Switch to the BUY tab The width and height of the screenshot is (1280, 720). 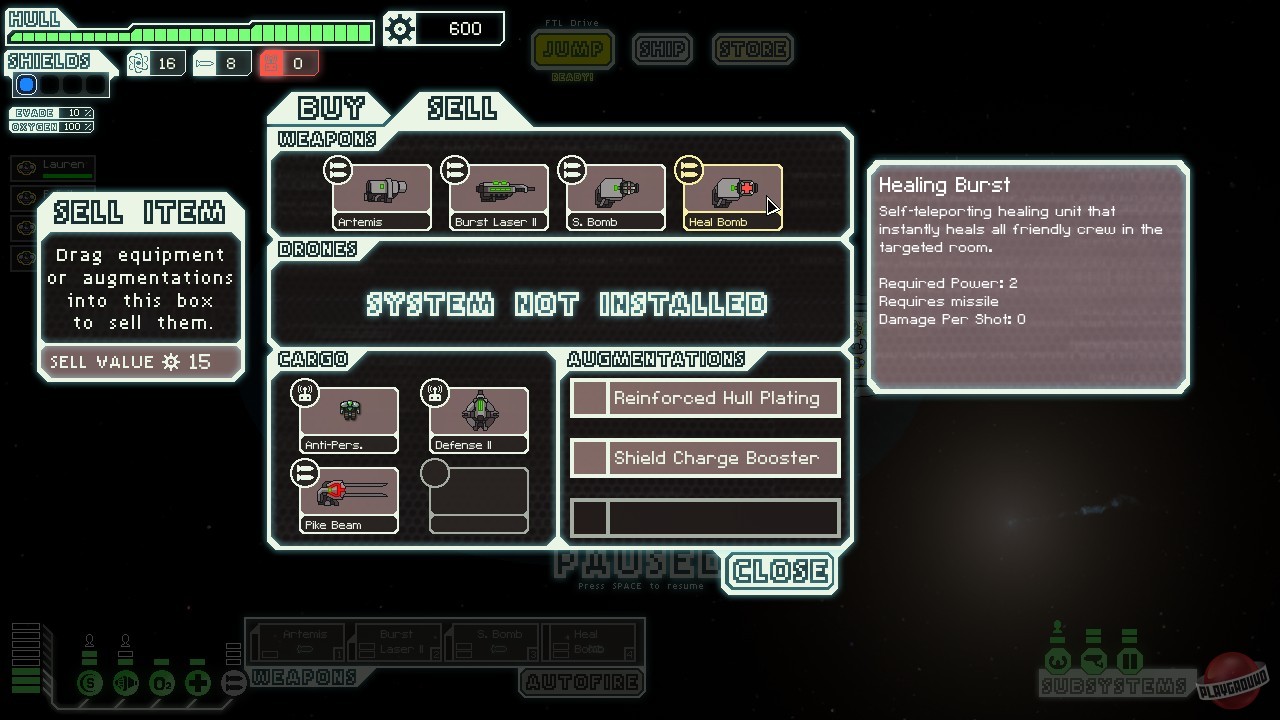tap(331, 108)
